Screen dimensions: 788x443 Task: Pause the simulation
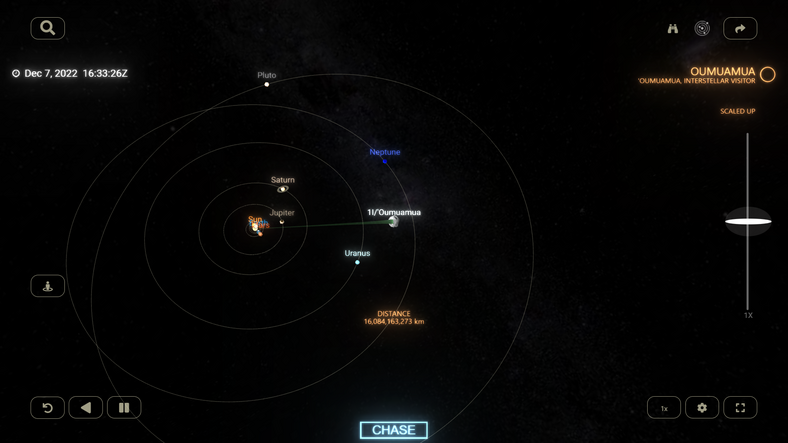click(124, 407)
